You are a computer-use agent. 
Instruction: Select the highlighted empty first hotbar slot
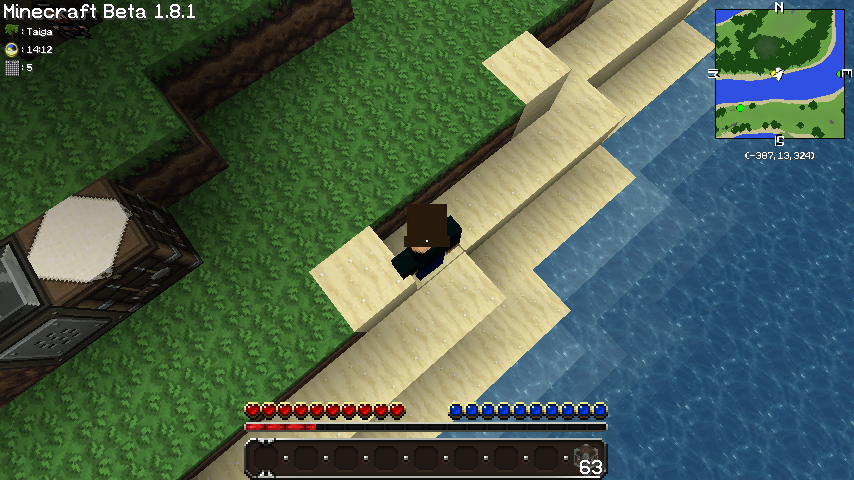(x=265, y=459)
